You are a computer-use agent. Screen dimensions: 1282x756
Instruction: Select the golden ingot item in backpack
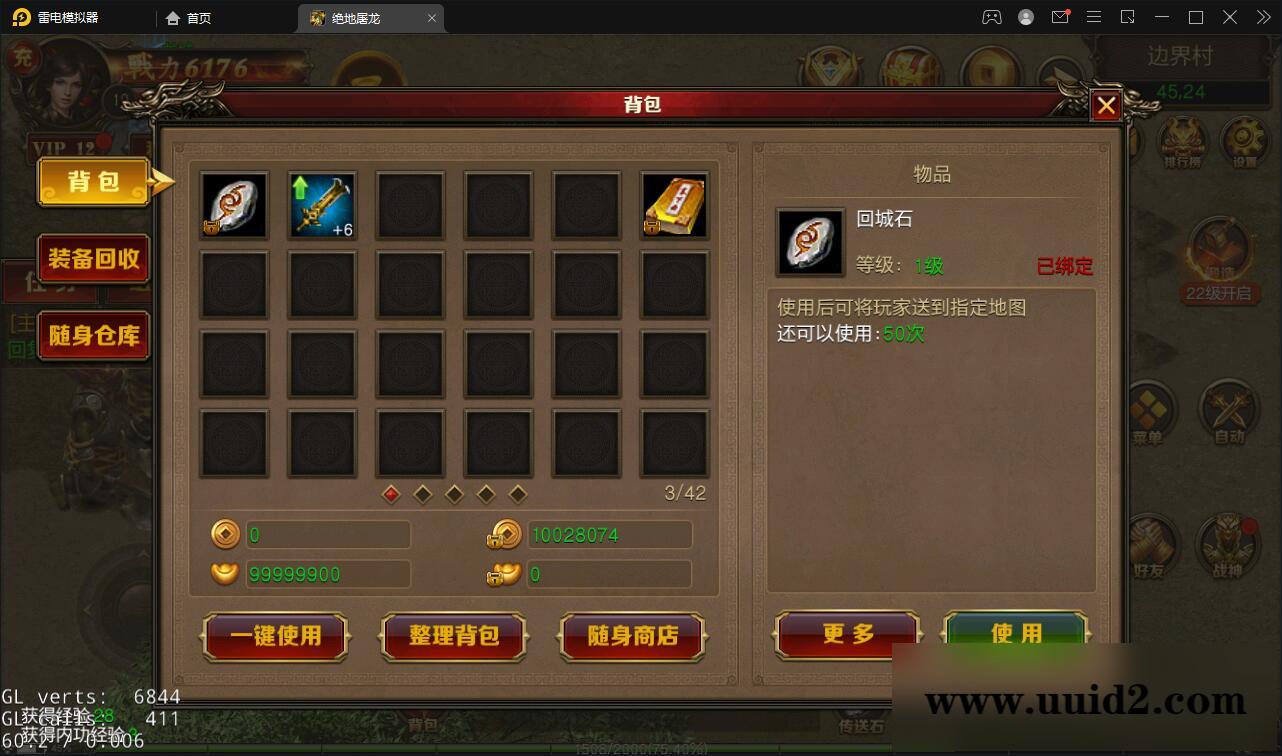click(674, 205)
